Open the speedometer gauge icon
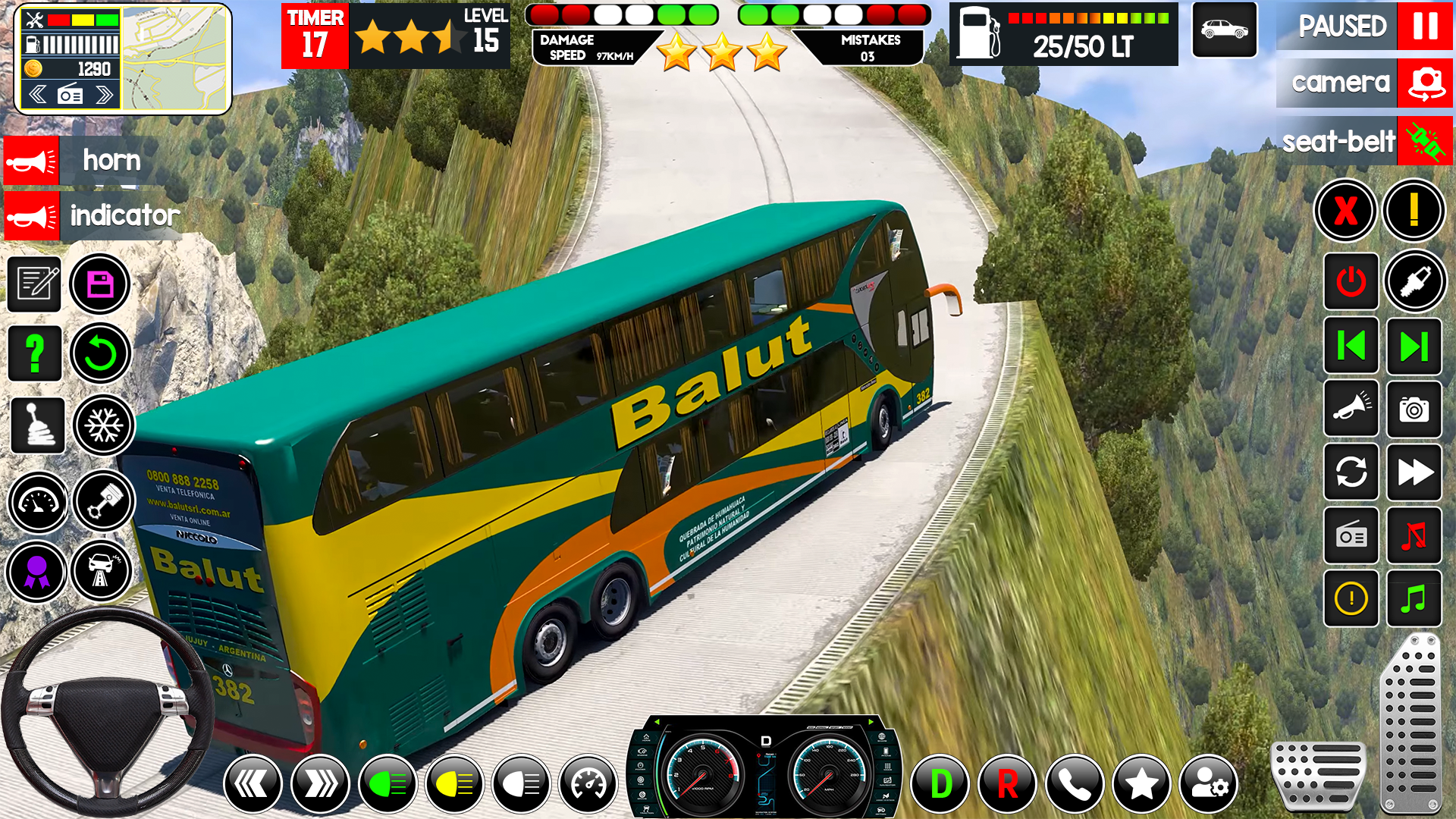1456x819 pixels. click(x=38, y=500)
